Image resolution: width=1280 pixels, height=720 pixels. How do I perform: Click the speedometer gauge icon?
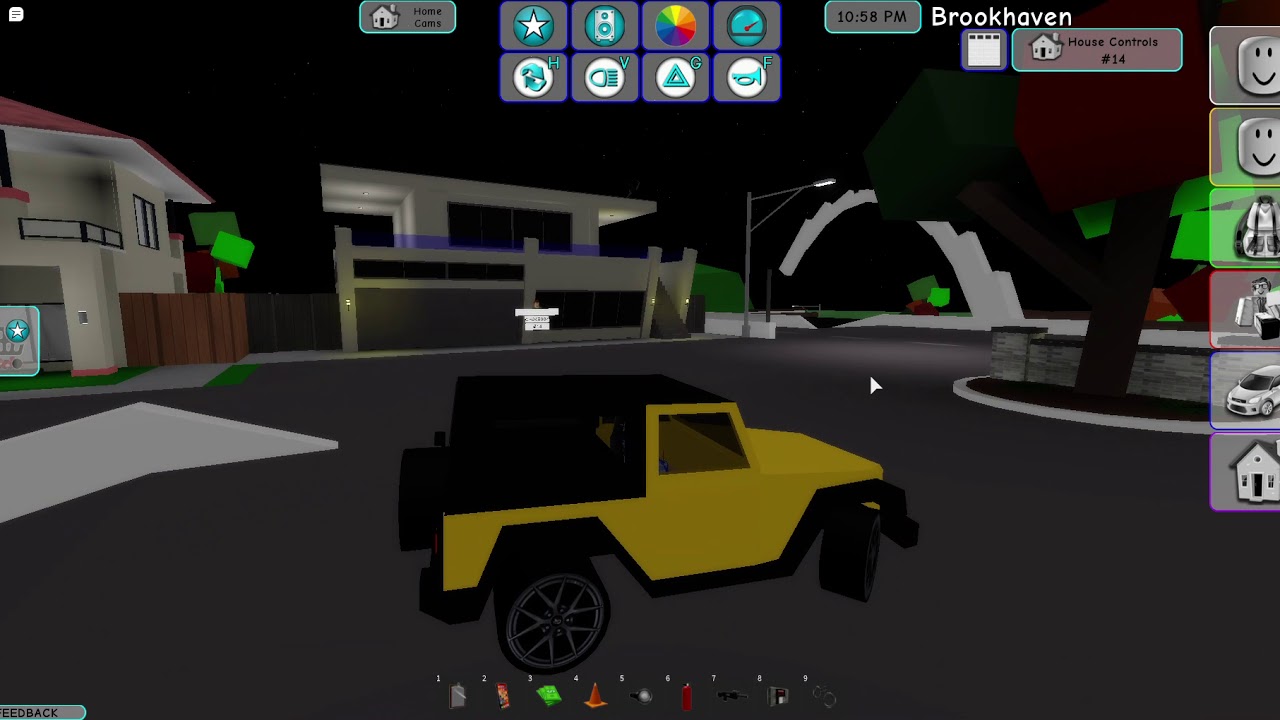746,26
